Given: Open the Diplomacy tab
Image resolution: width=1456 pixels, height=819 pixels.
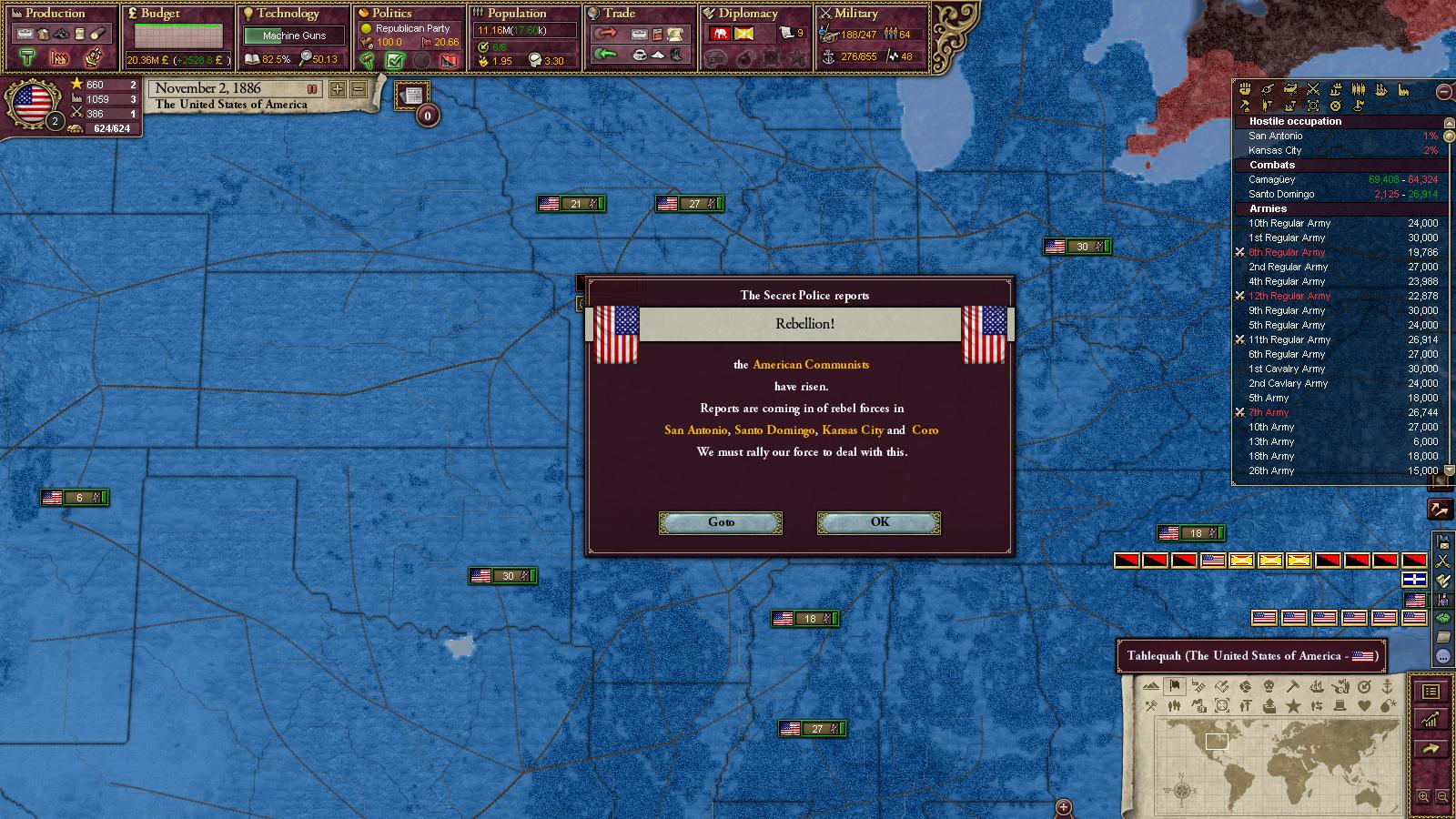Looking at the screenshot, I should click(748, 14).
